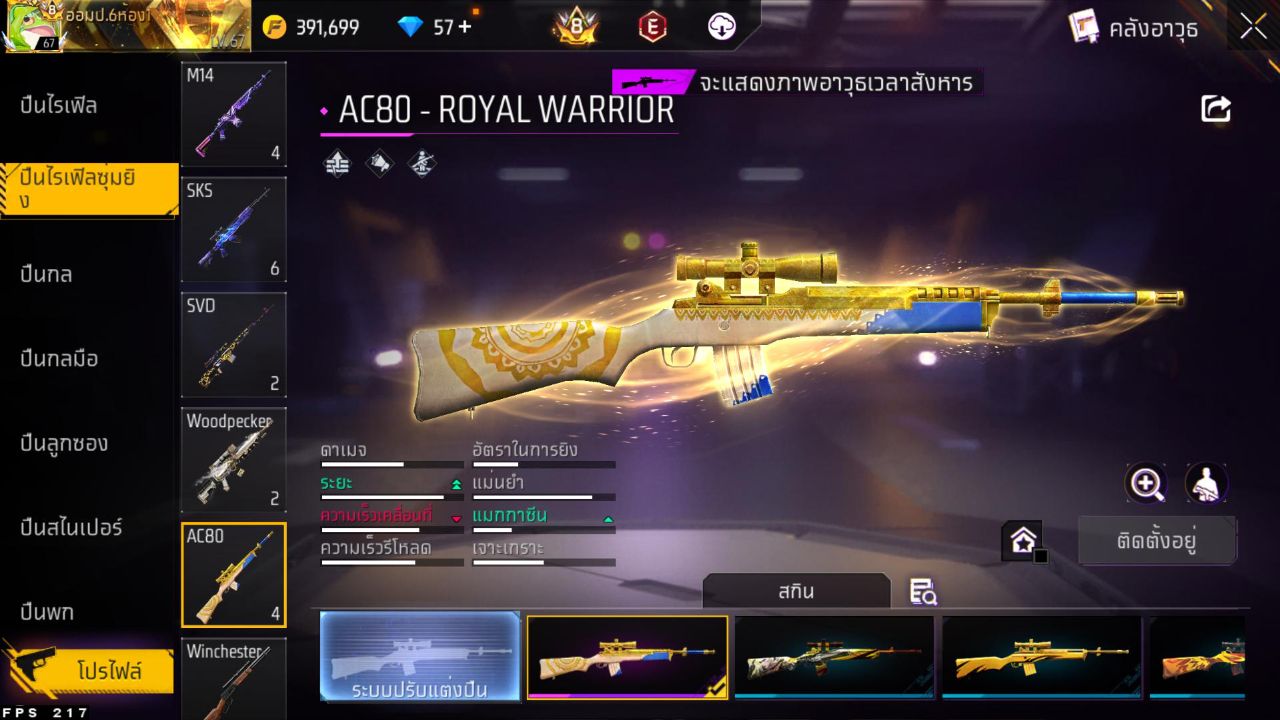Open the skin comparison document icon

(x=923, y=592)
